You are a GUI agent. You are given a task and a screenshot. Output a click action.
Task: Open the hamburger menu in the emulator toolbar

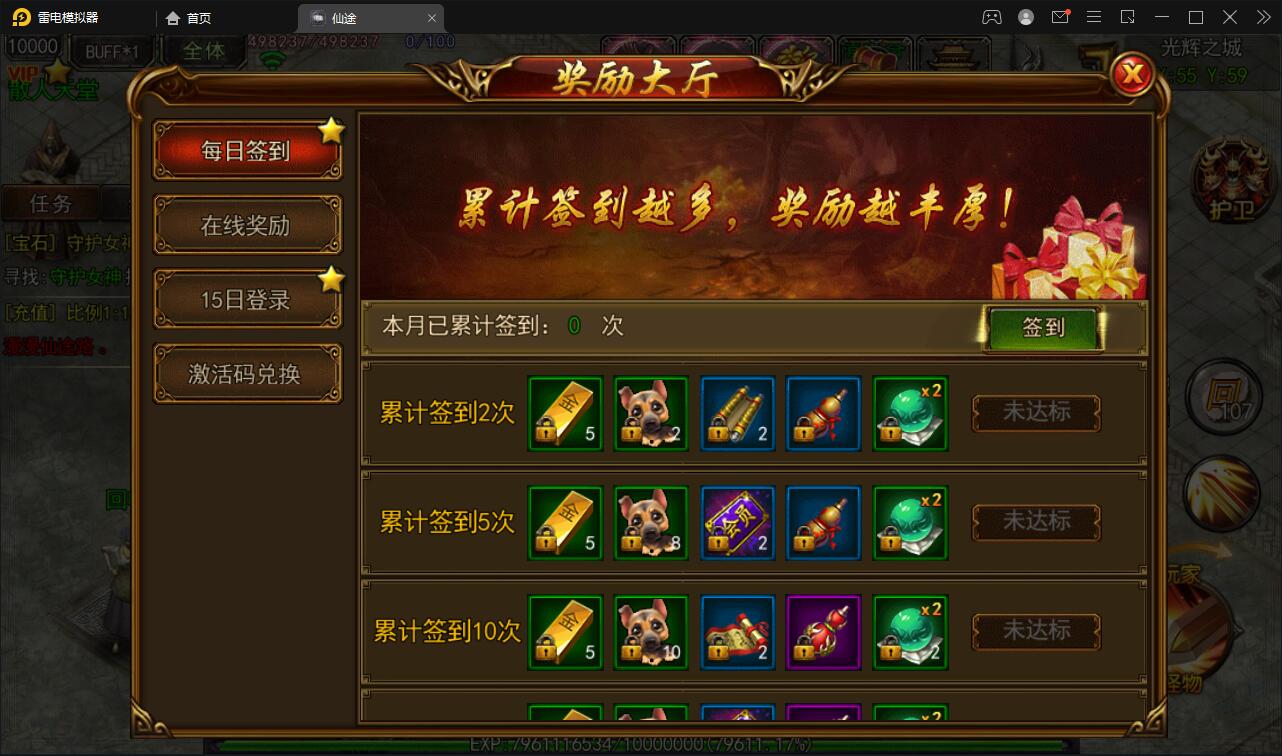pyautogui.click(x=1094, y=16)
